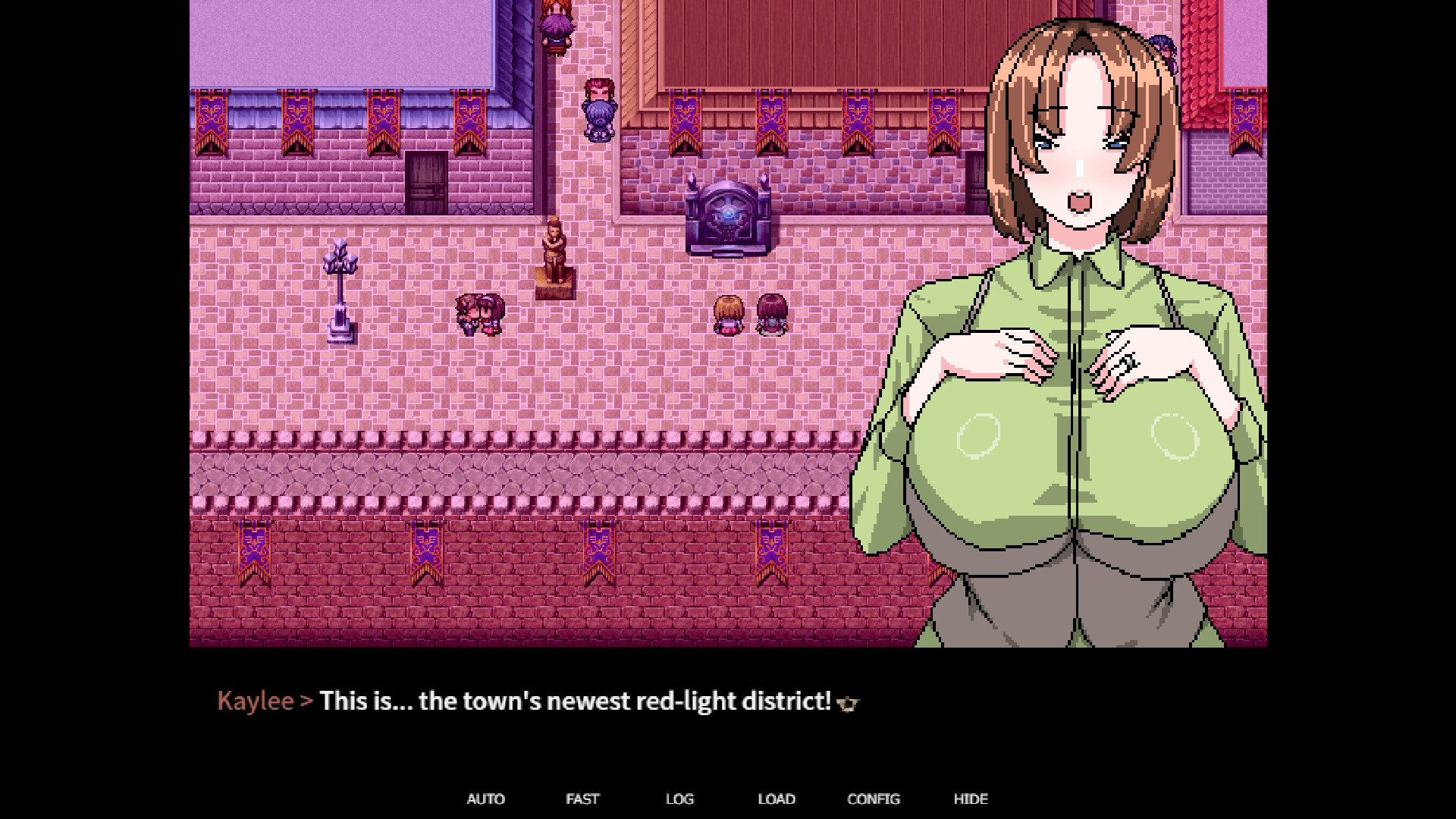The width and height of the screenshot is (1456, 819).
Task: Inspect the wooden statue on the pedestal
Action: (555, 250)
